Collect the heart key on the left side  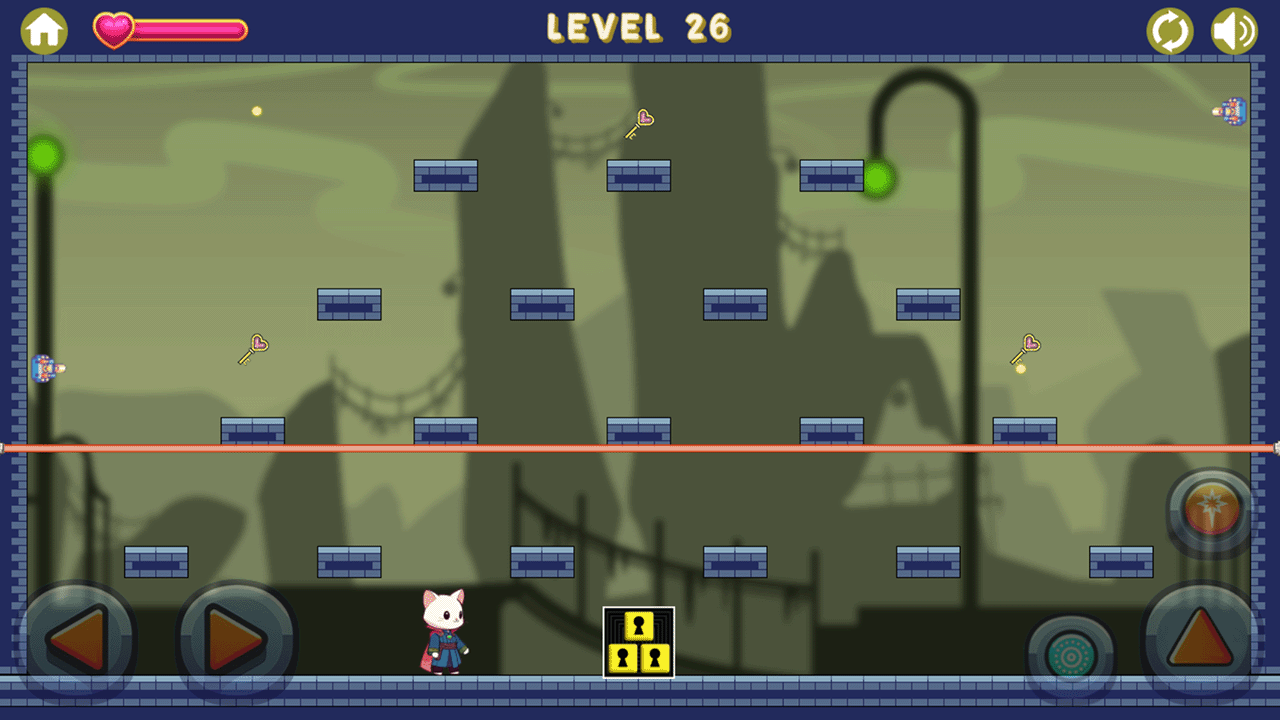pyautogui.click(x=255, y=348)
